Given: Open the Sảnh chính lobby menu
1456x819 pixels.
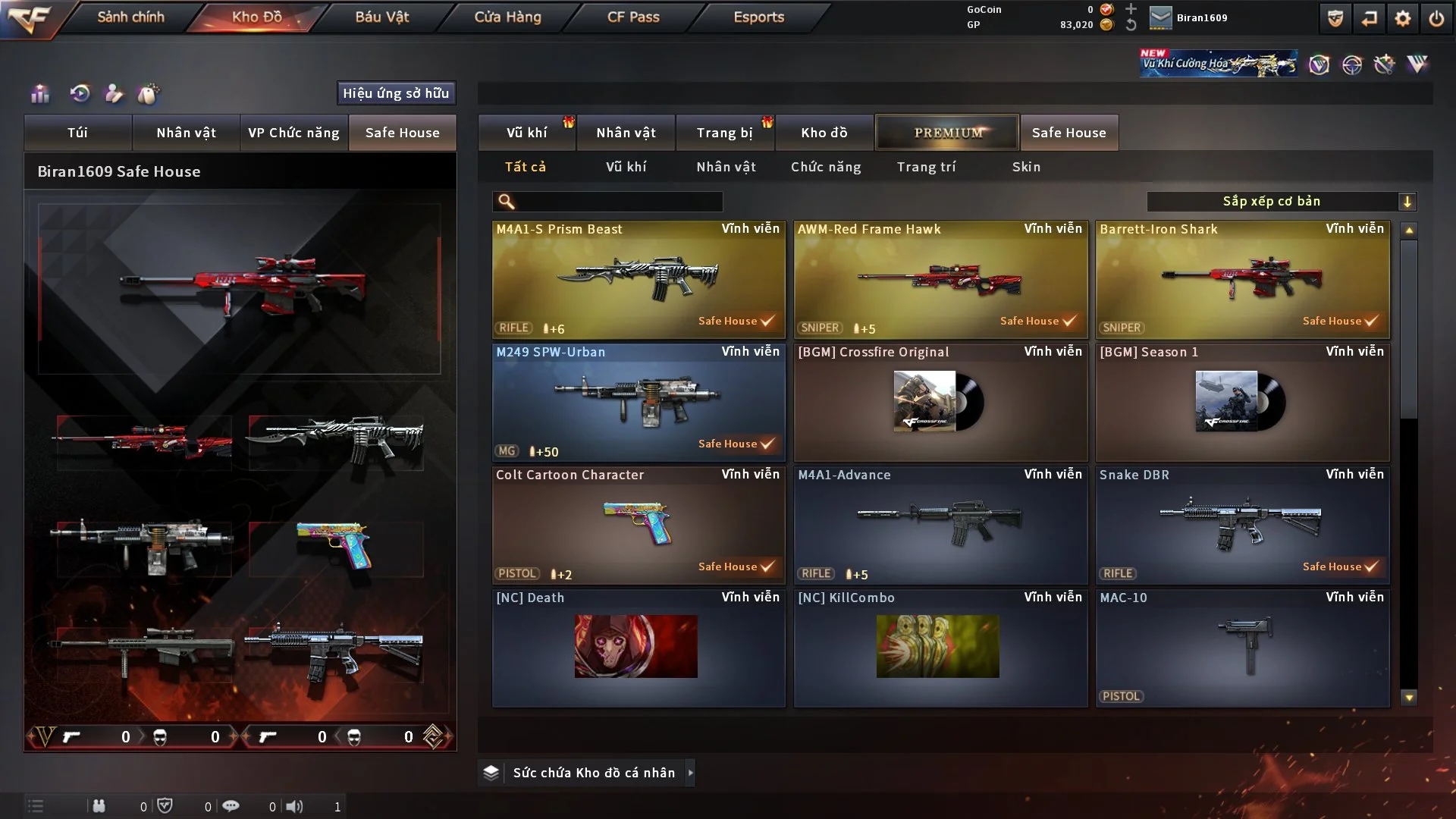Looking at the screenshot, I should [x=130, y=17].
